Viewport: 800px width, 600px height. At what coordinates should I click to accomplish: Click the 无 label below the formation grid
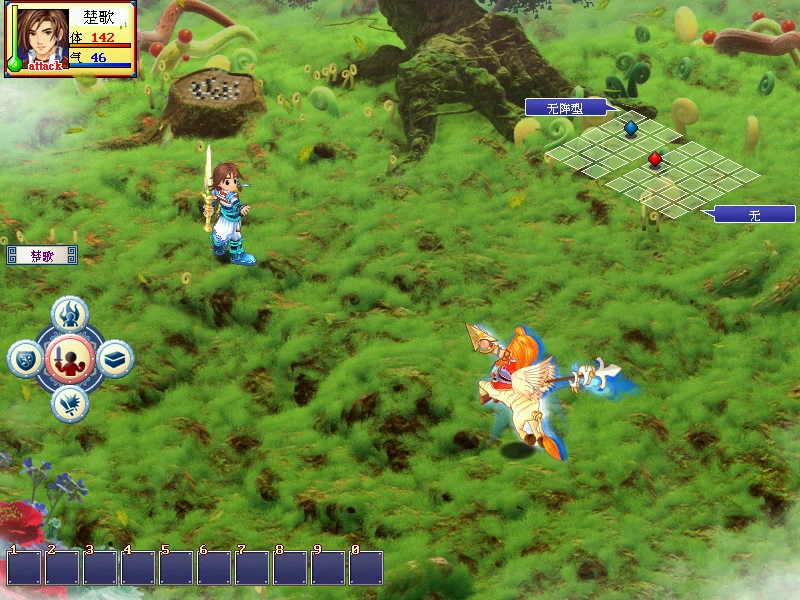tap(753, 214)
